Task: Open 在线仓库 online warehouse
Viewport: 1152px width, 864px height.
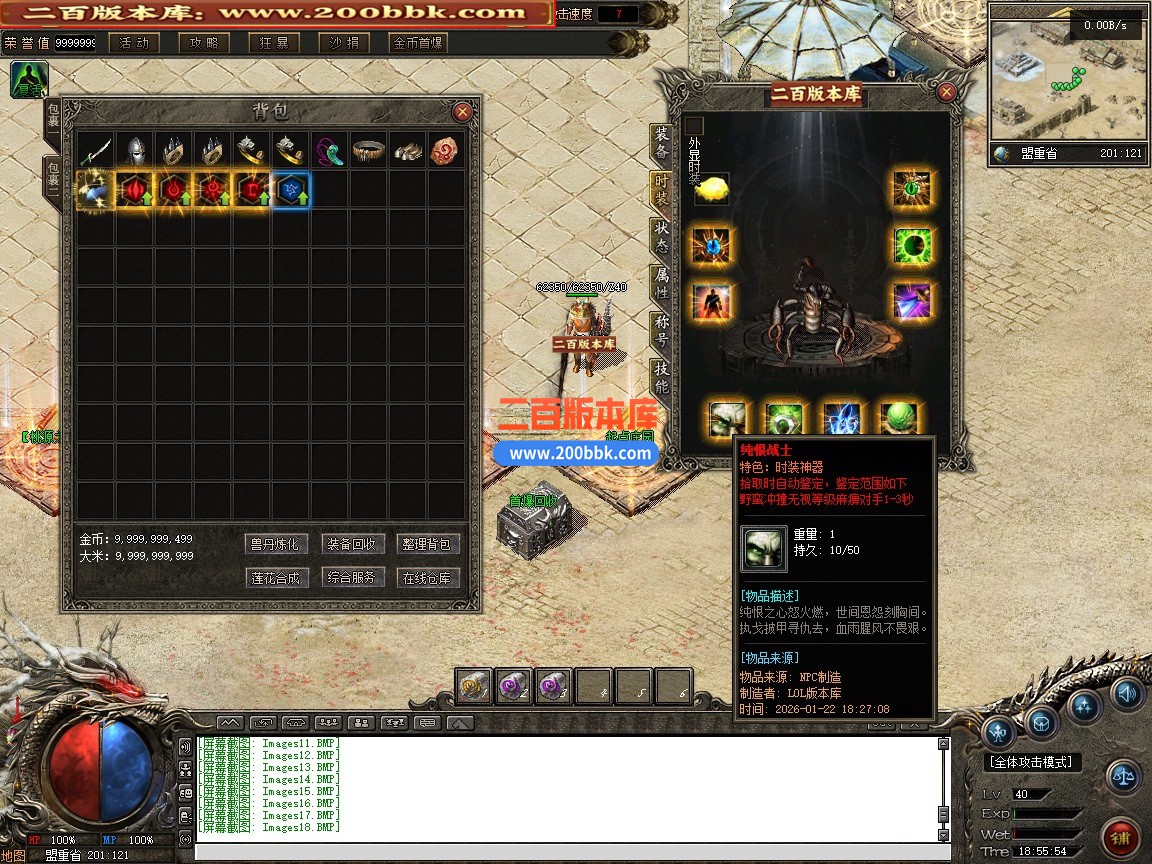Action: click(x=429, y=578)
